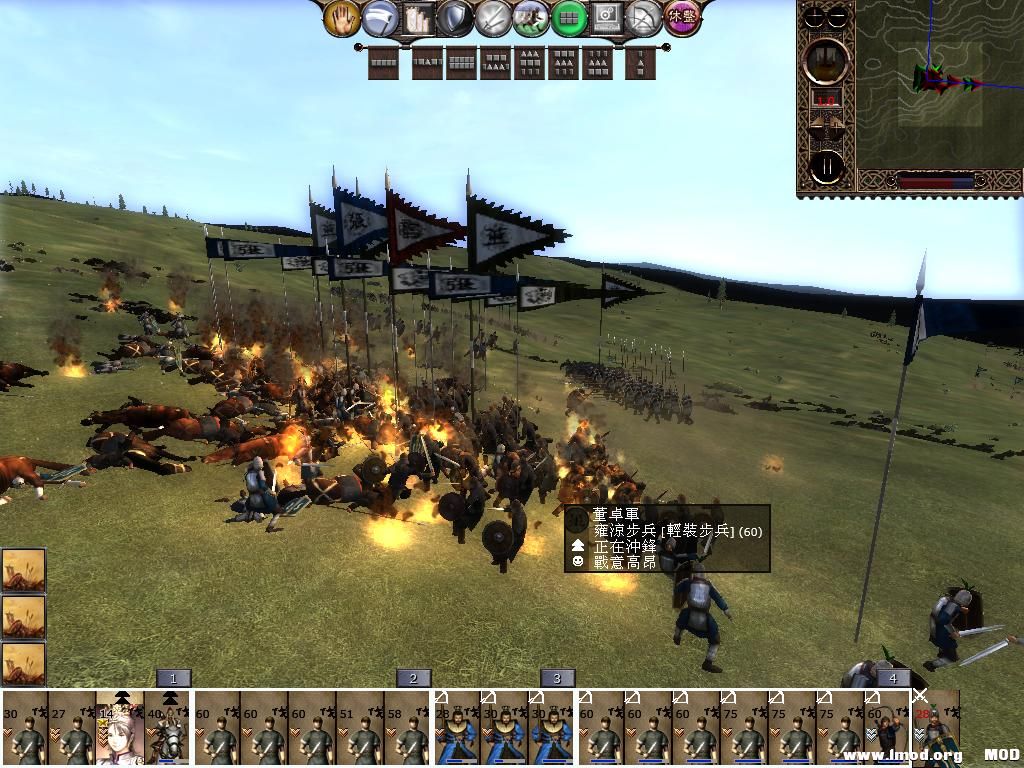Choose the single line formation banner
Viewport: 1024px width, 768px height.
pyautogui.click(x=383, y=63)
